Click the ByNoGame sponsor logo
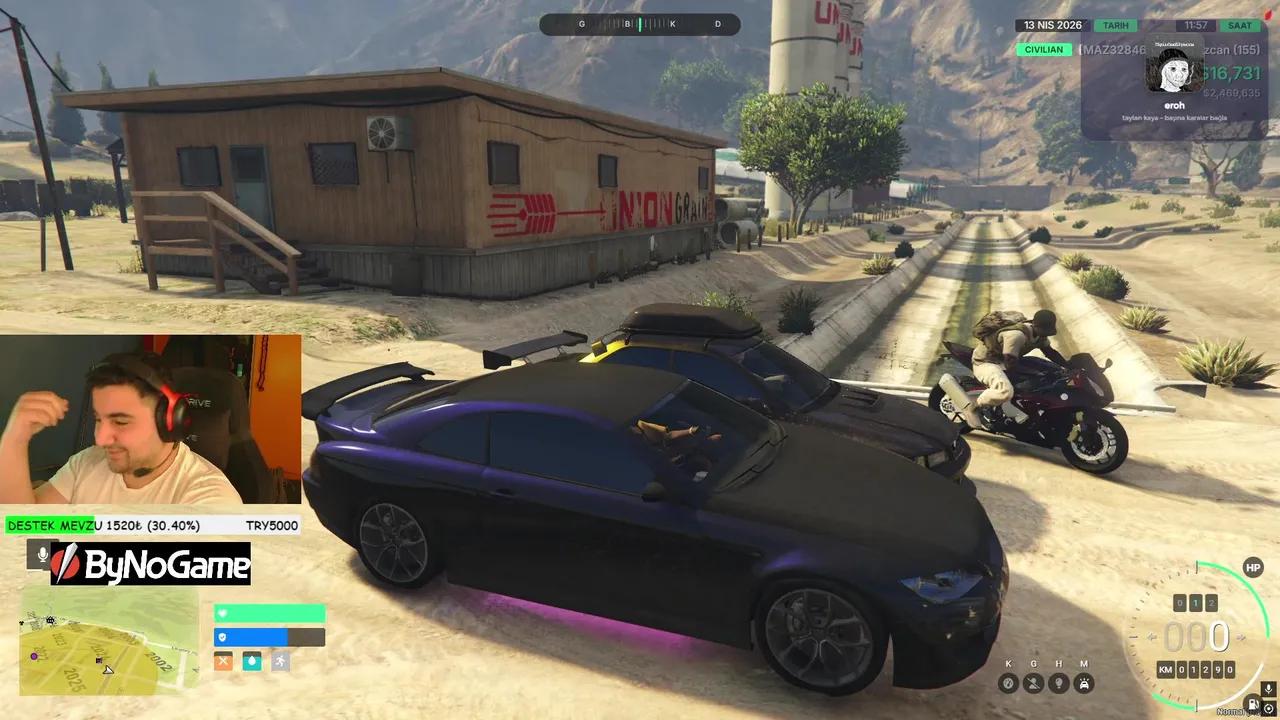The width and height of the screenshot is (1280, 720). (x=150, y=567)
